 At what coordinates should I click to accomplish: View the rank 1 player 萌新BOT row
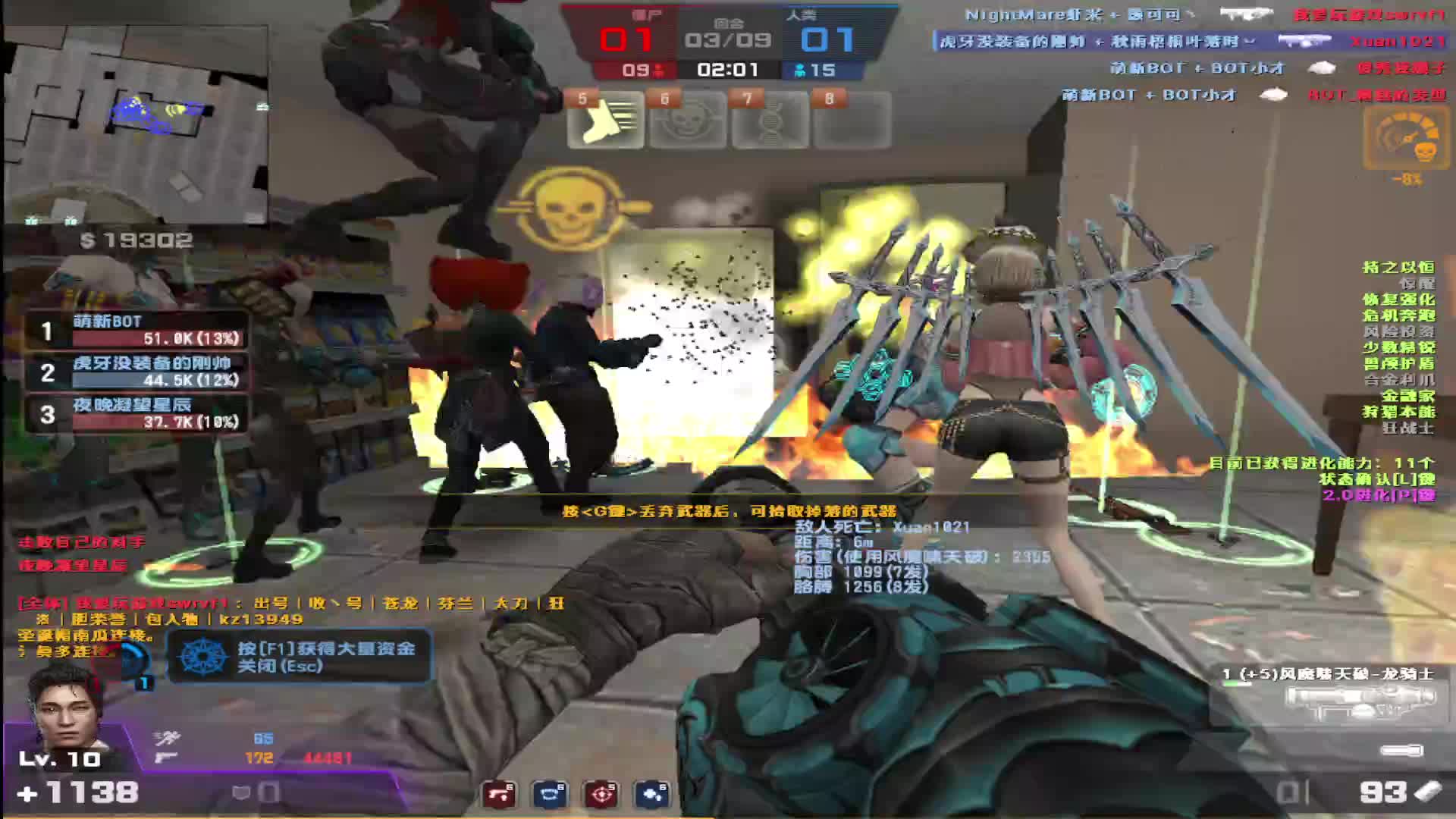[138, 330]
